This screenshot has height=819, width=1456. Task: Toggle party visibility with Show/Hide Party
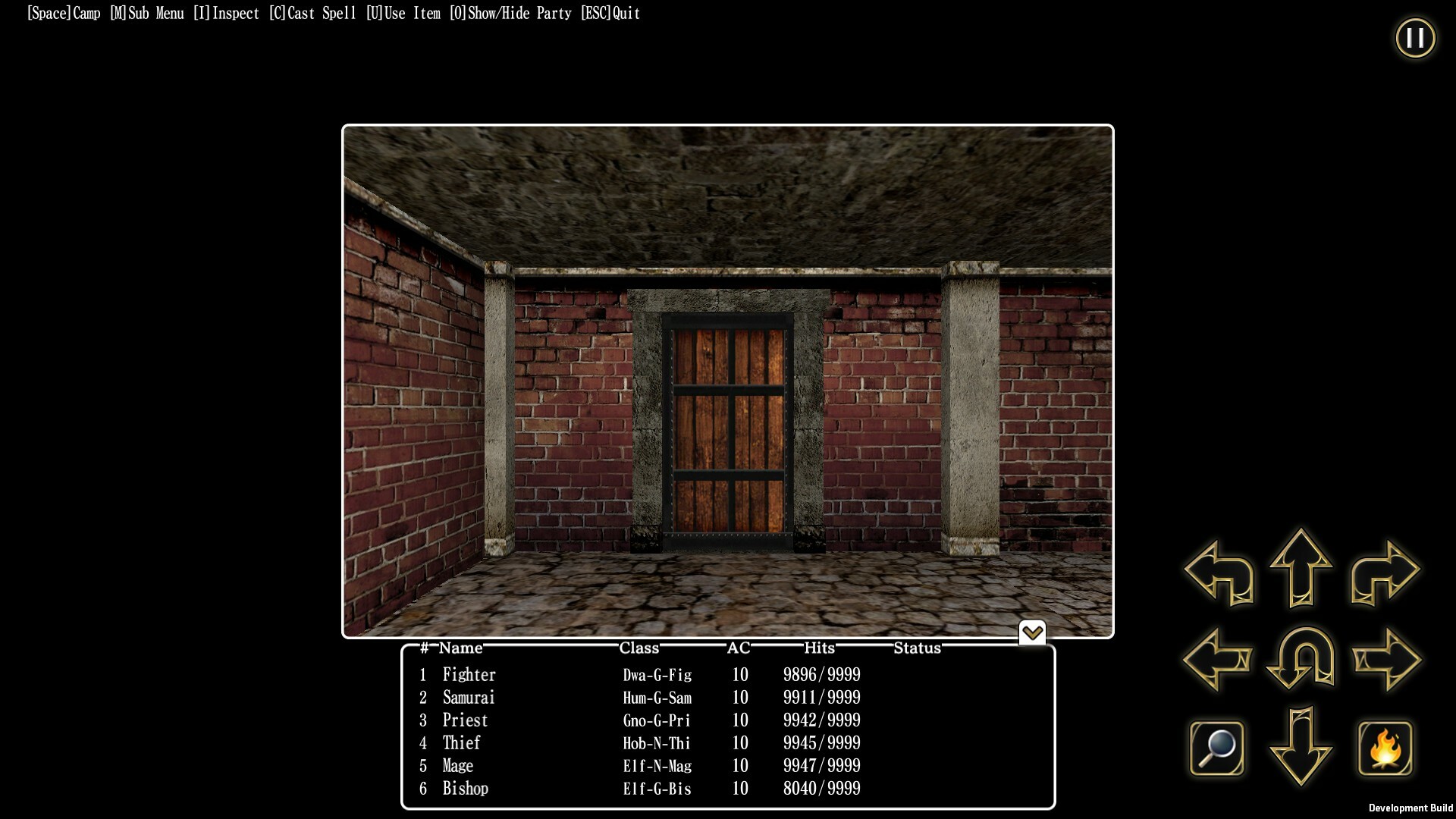click(x=510, y=13)
